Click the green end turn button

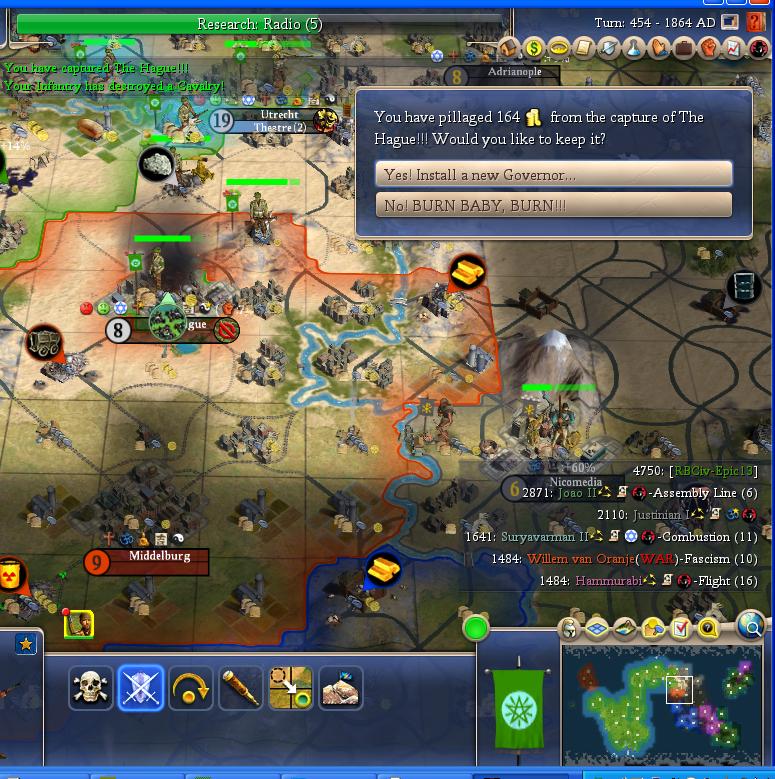(476, 628)
